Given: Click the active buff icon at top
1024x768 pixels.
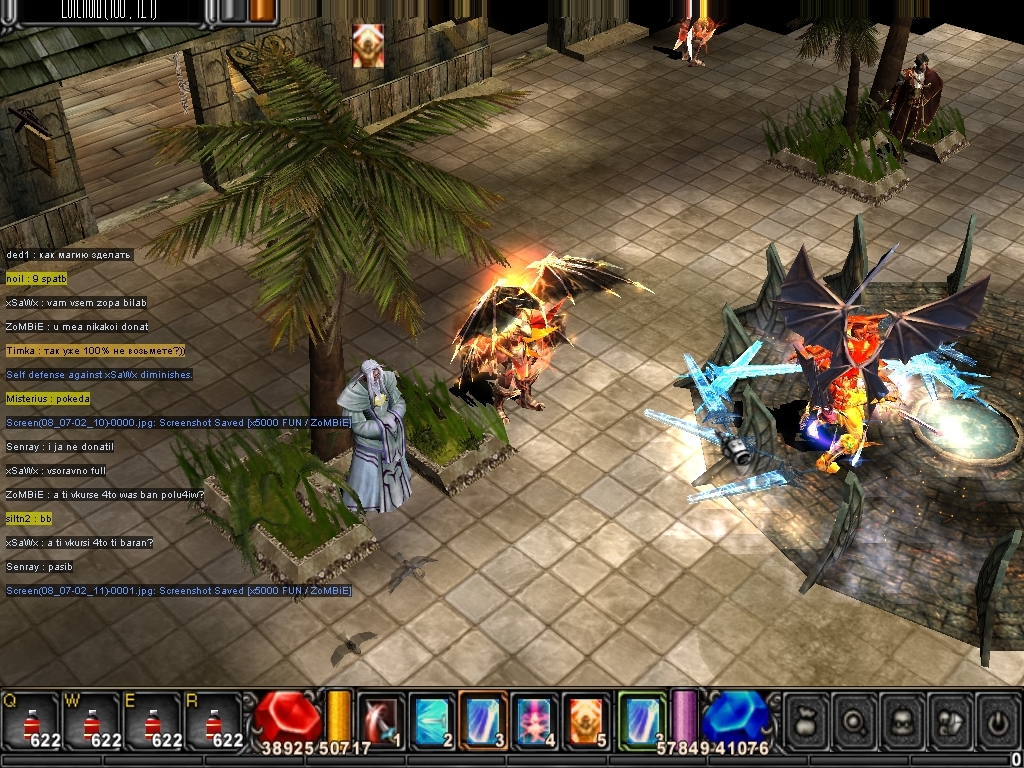Looking at the screenshot, I should [368, 46].
